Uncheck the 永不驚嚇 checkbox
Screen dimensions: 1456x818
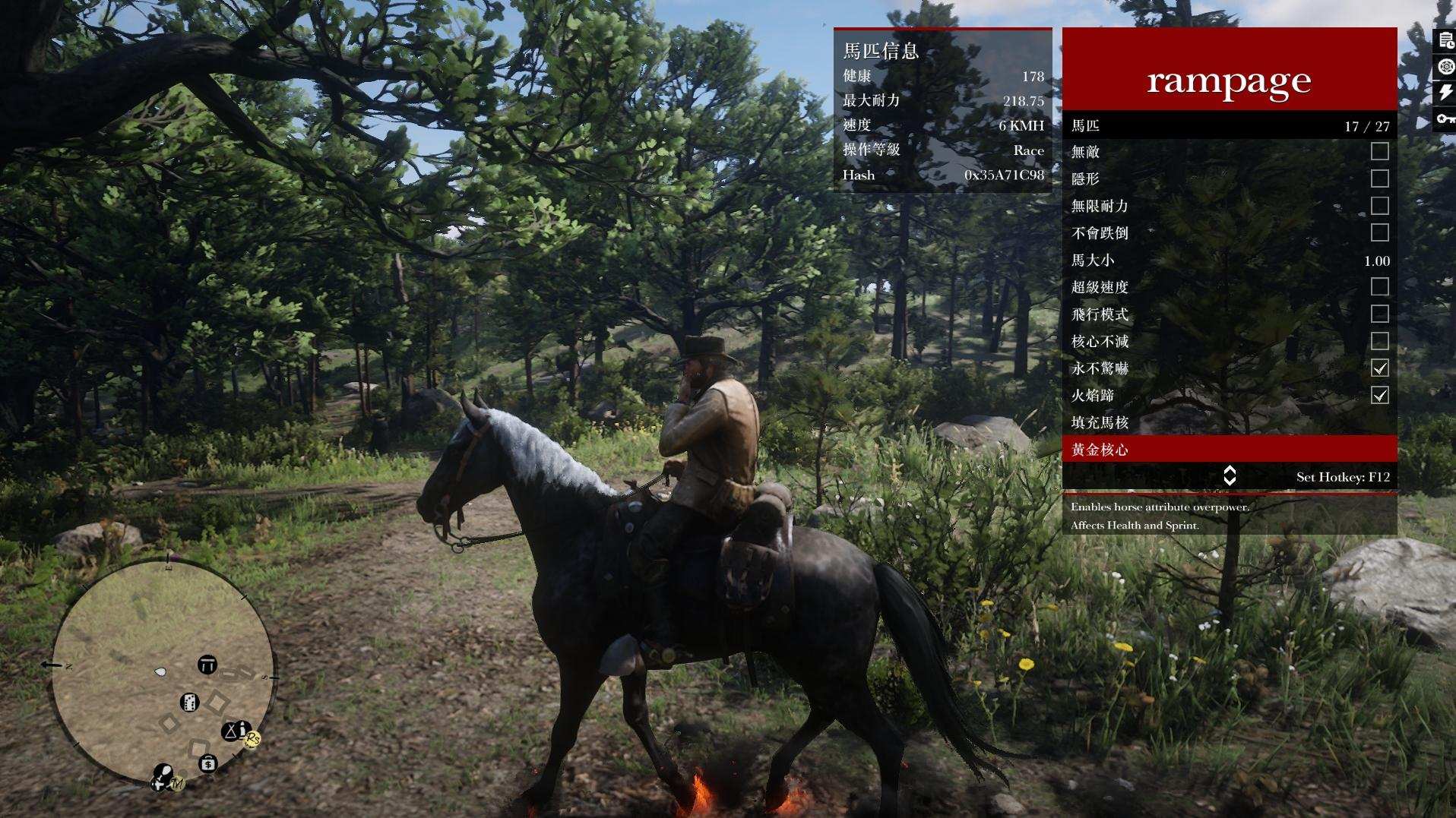coord(1381,370)
